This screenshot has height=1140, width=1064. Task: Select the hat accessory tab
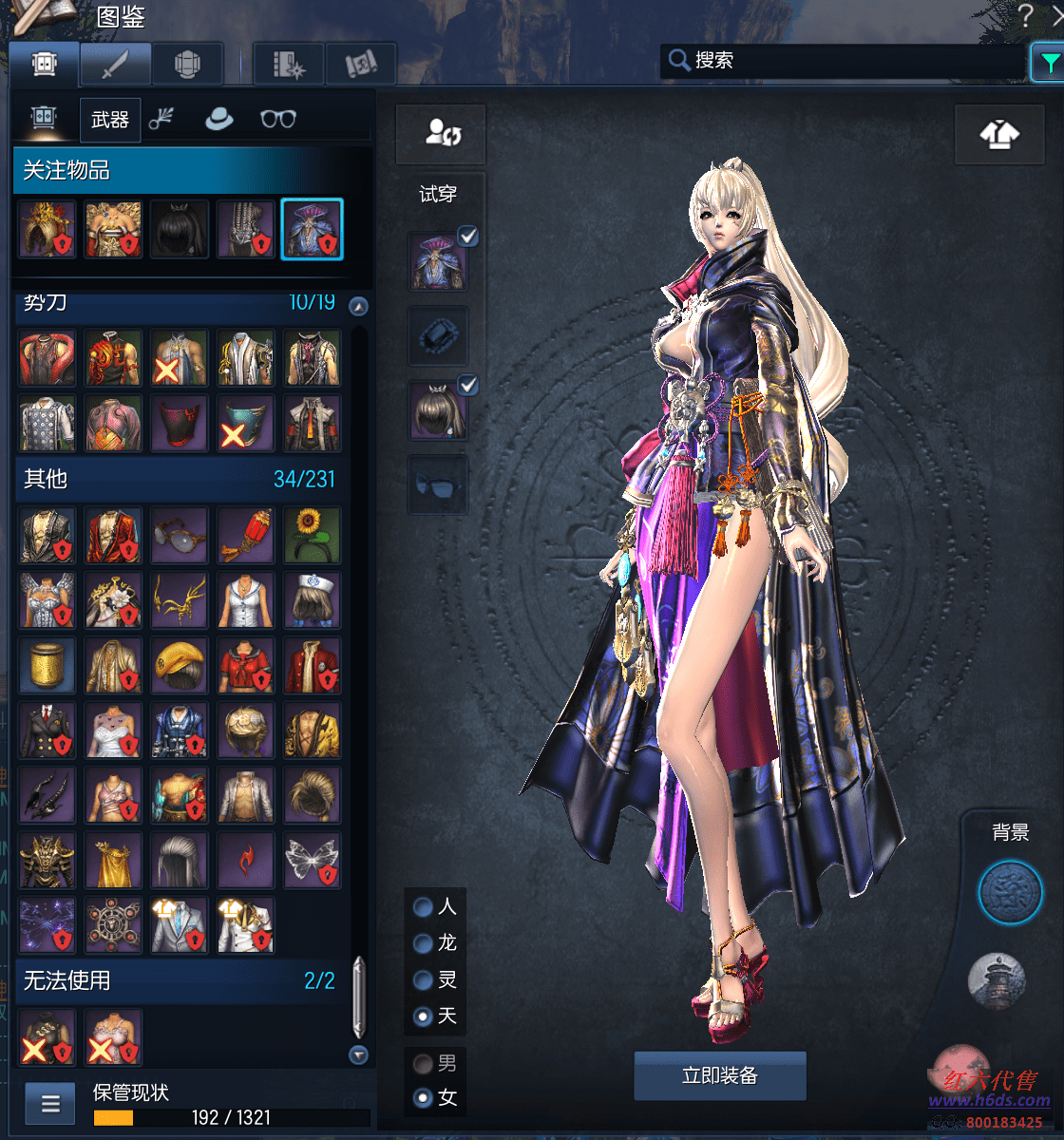[219, 119]
